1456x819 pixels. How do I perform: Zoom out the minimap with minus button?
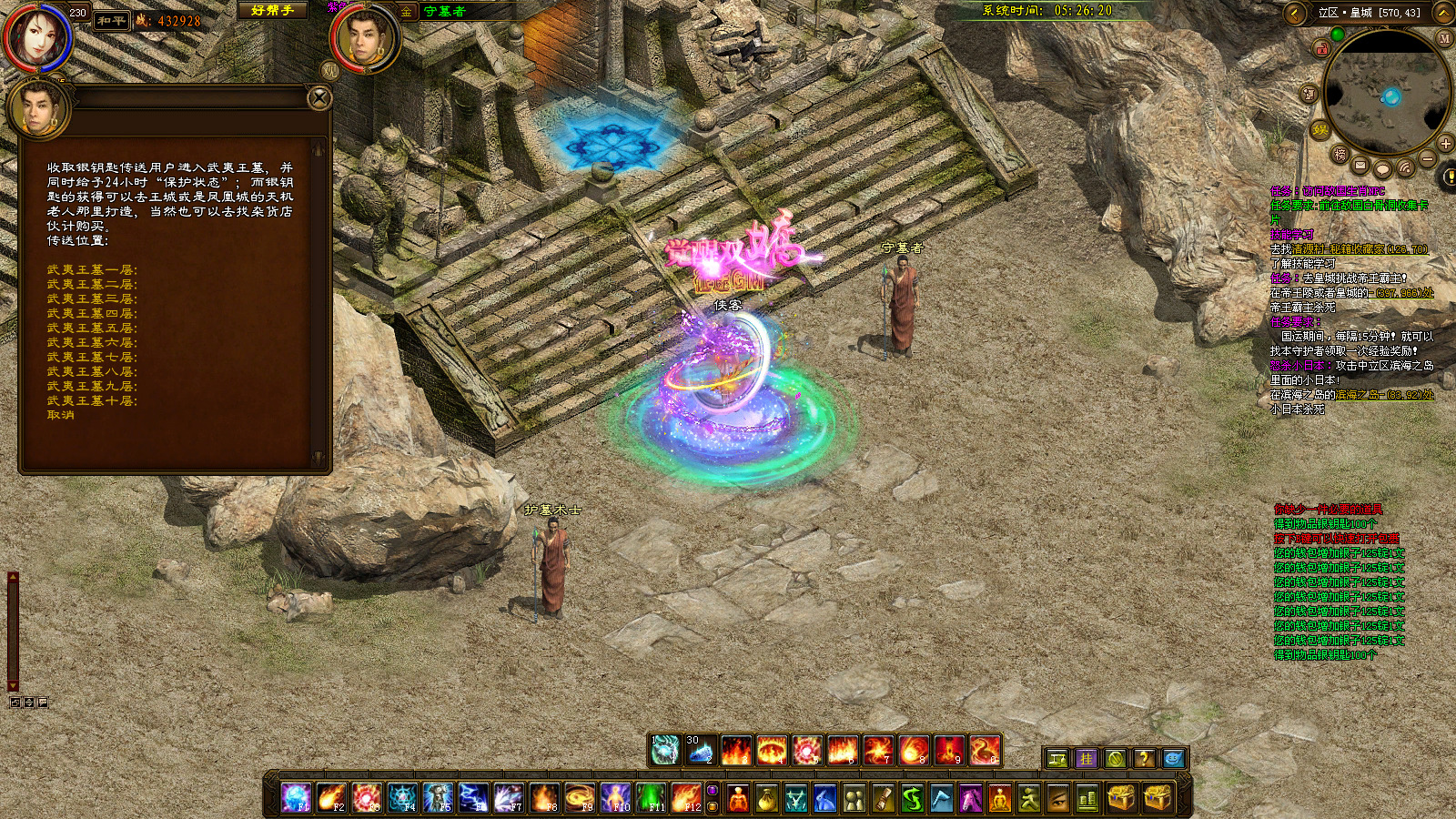1427,159
